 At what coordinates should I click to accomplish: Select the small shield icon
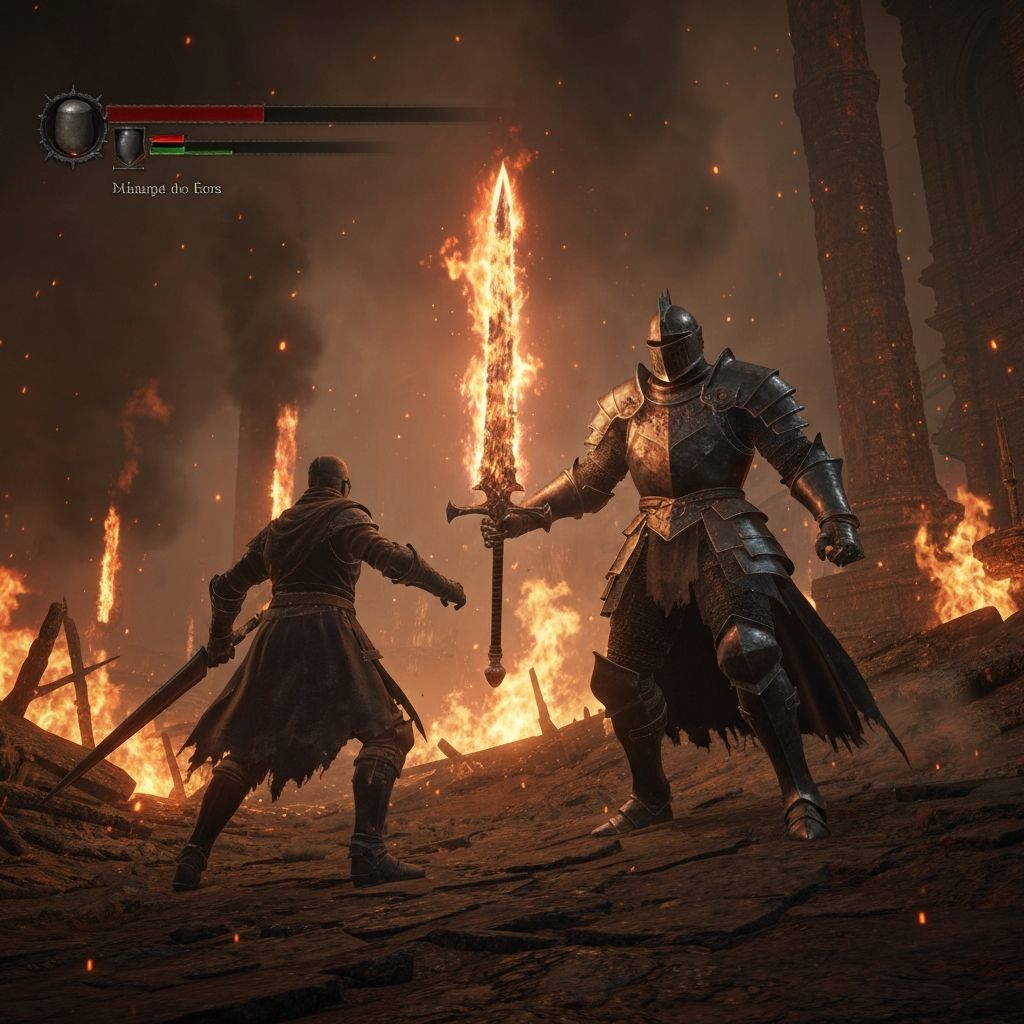pyautogui.click(x=128, y=146)
